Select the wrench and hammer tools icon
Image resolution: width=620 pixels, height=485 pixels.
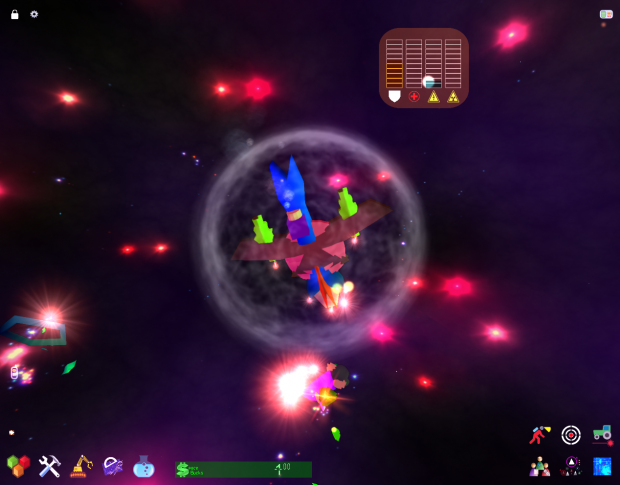point(49,466)
